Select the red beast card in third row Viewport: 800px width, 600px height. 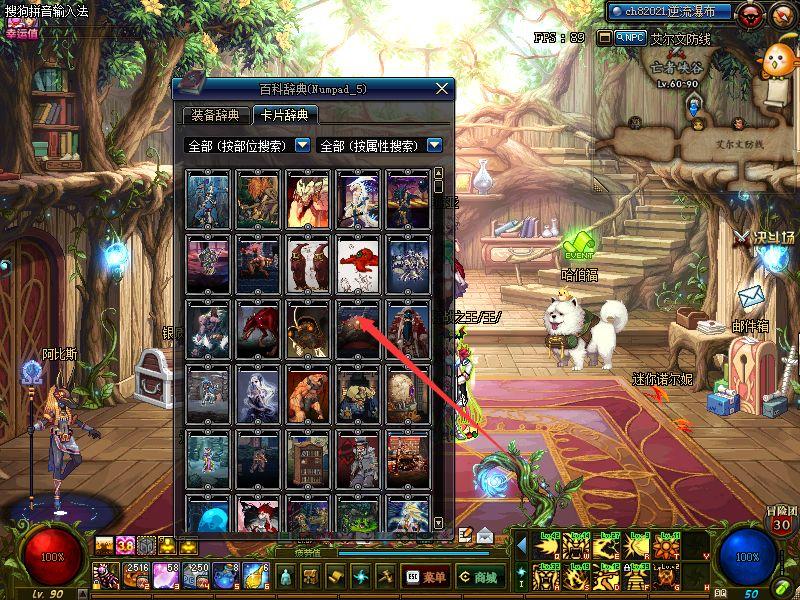coord(258,328)
